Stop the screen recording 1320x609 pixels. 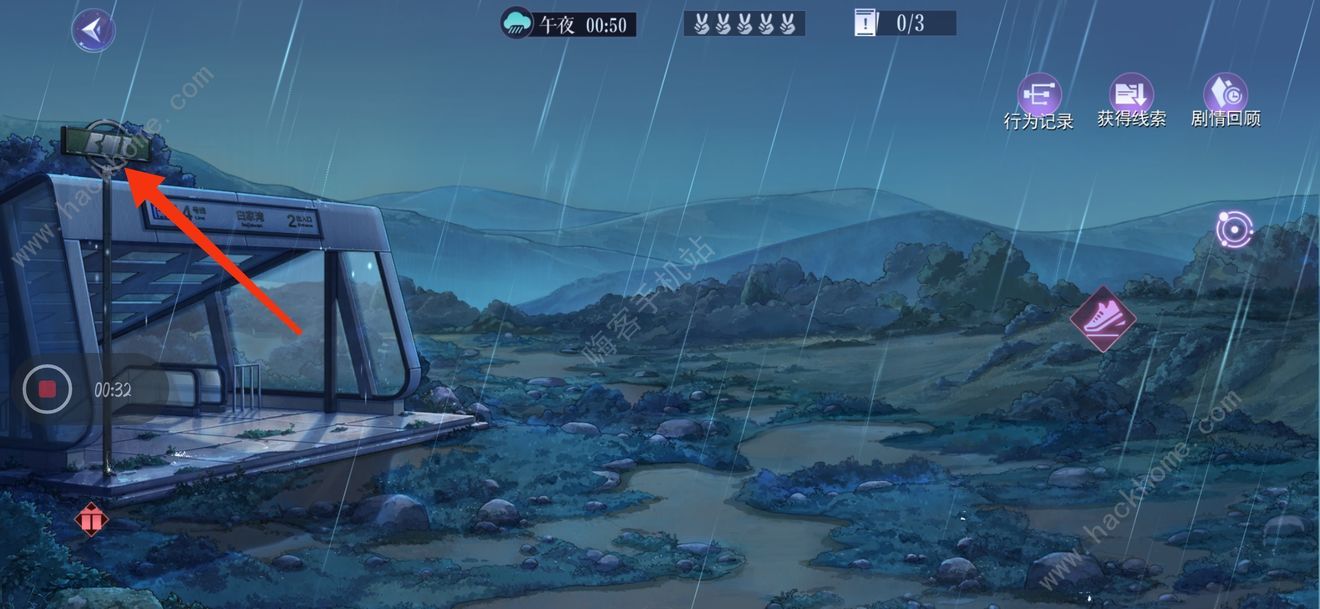click(x=47, y=389)
